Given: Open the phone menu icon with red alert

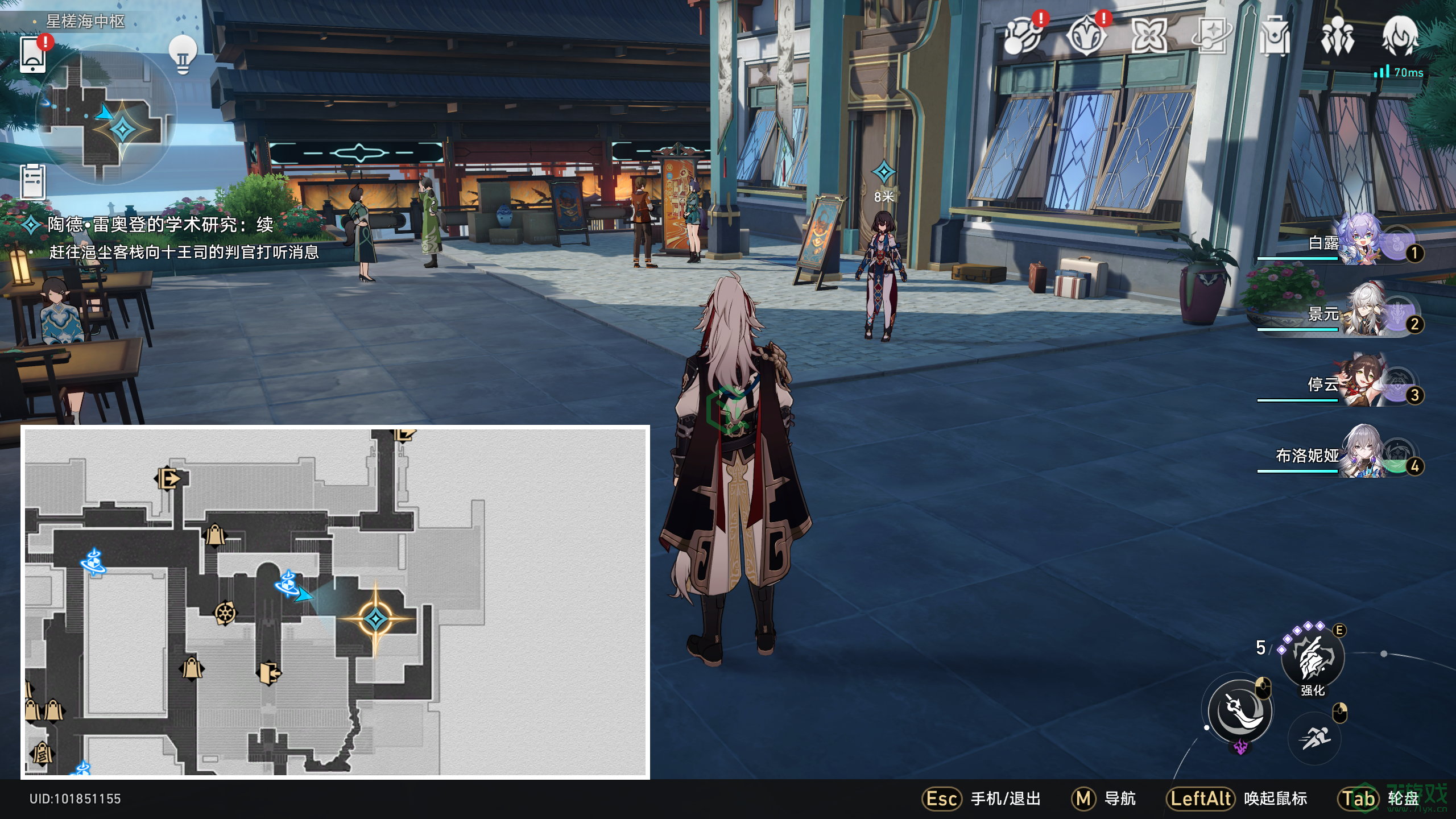Looking at the screenshot, I should [33, 55].
